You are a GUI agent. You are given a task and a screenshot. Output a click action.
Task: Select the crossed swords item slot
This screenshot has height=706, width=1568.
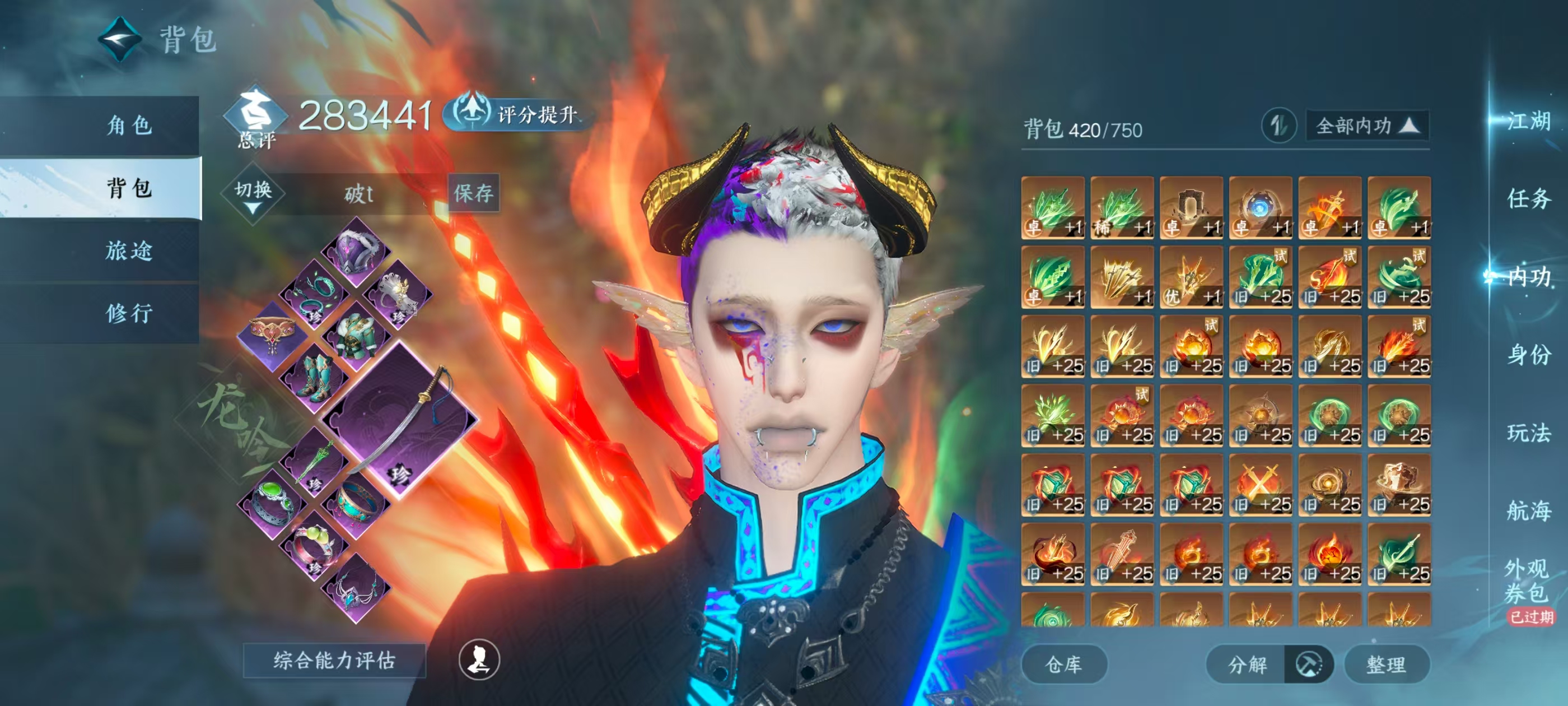(1261, 485)
